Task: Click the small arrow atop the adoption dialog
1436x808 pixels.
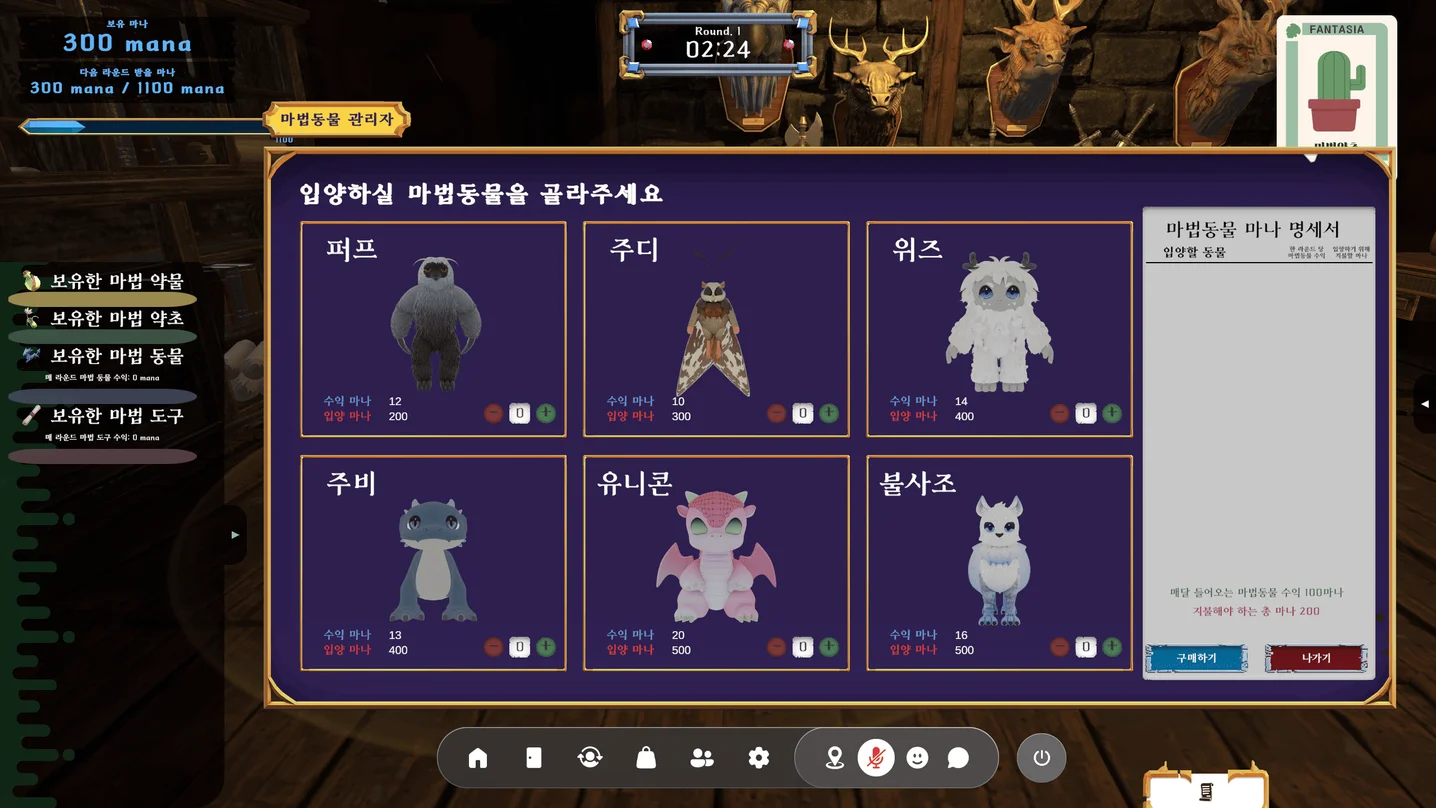Action: (1312, 157)
